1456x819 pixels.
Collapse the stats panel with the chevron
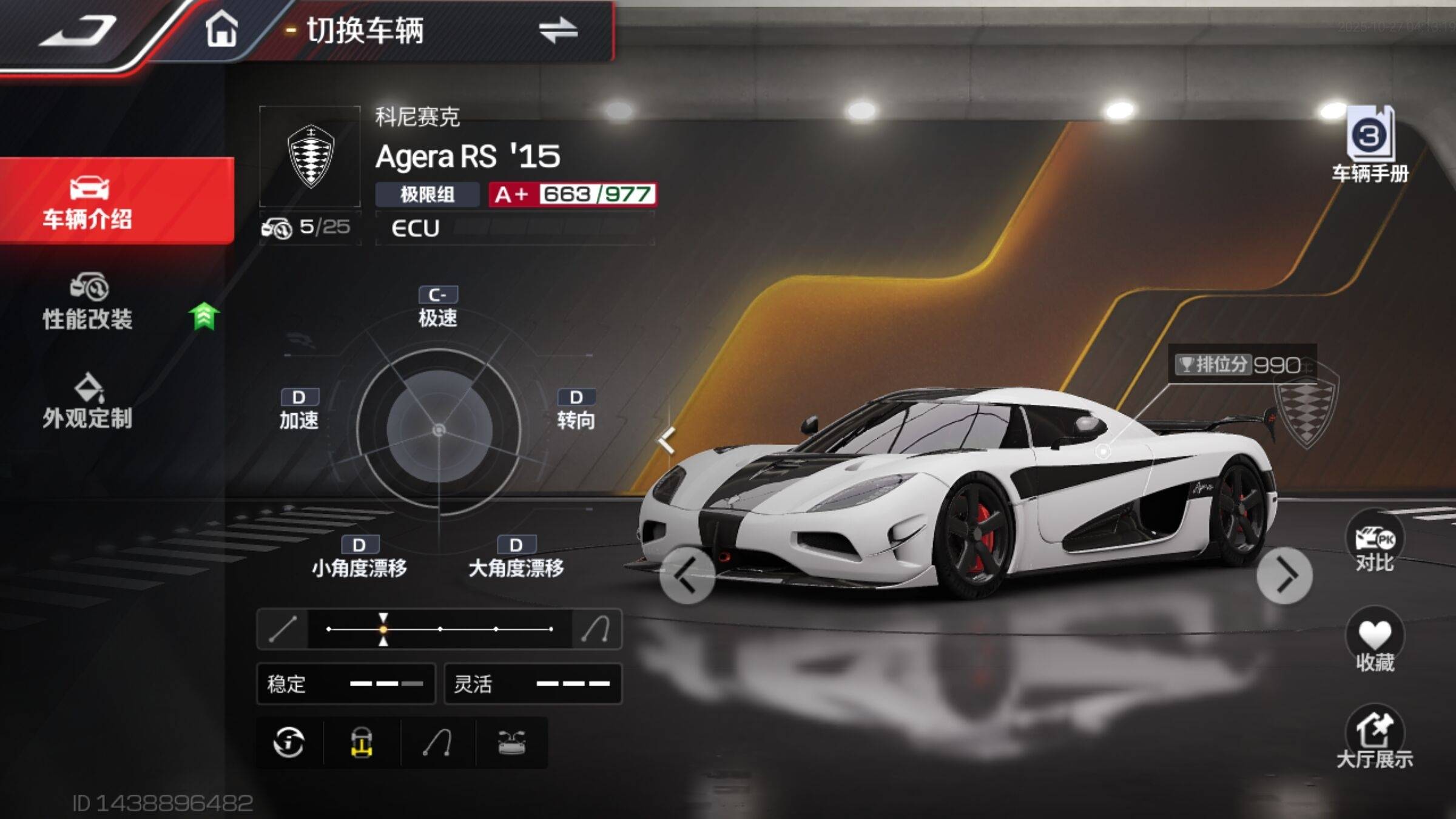tap(667, 440)
